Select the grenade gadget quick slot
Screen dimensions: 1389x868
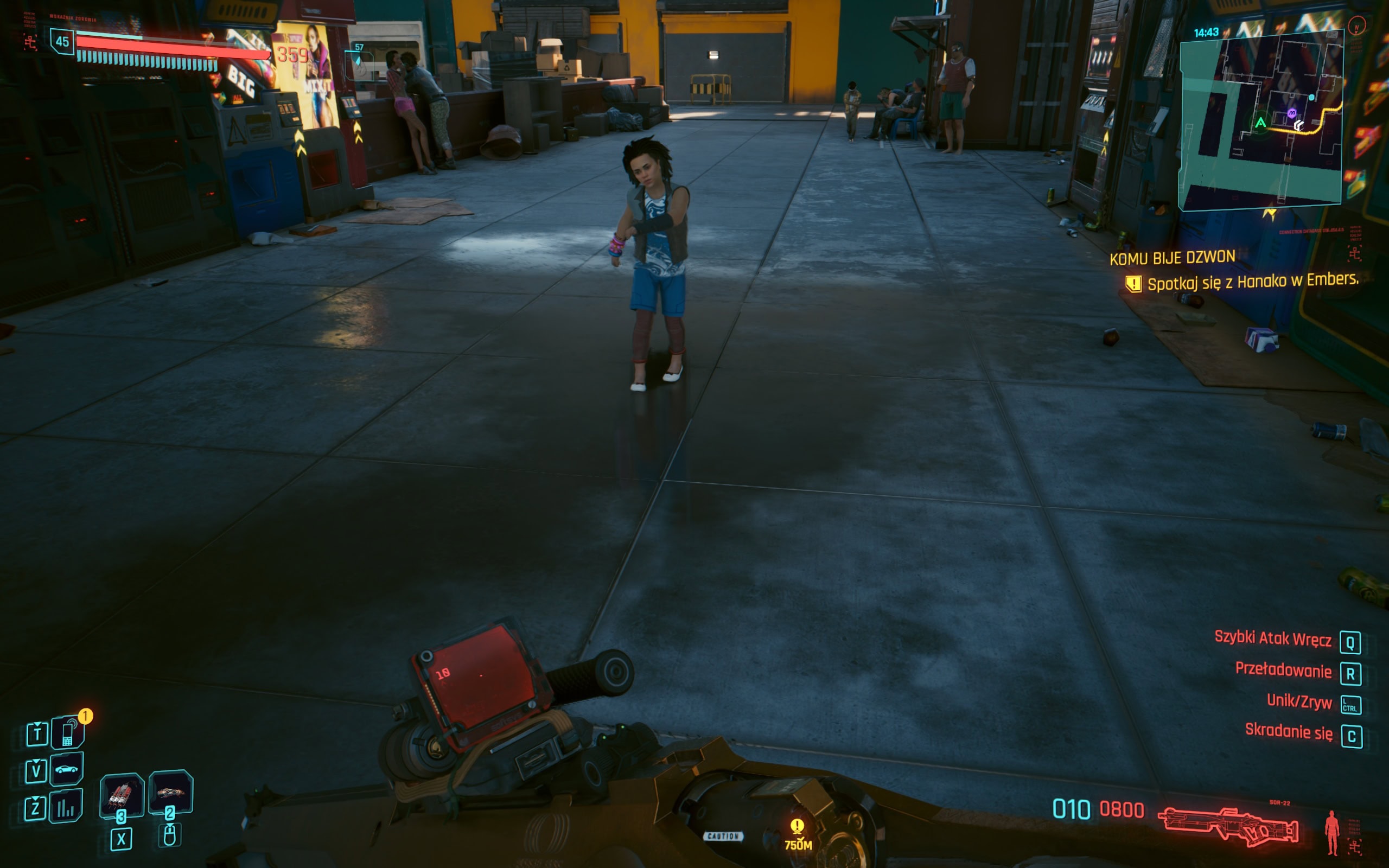pyautogui.click(x=170, y=792)
